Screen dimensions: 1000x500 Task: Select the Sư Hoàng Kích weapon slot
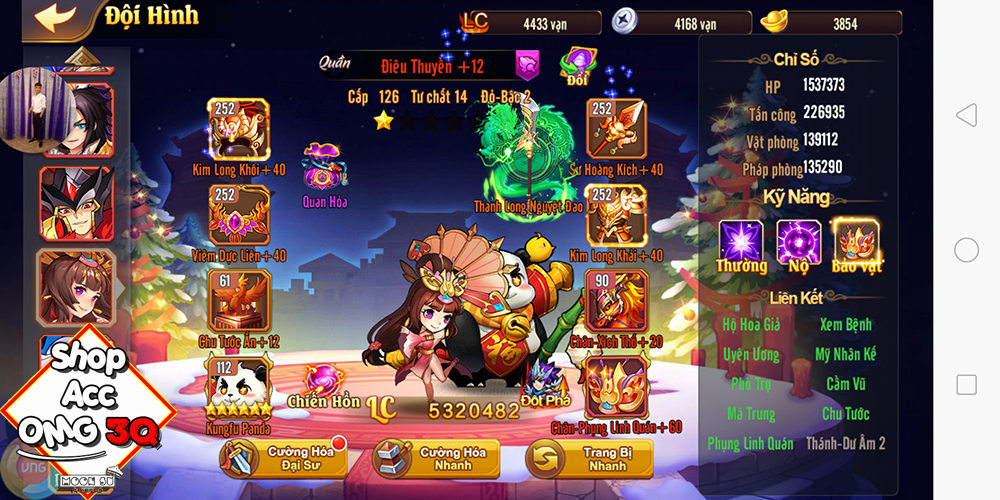coord(615,130)
